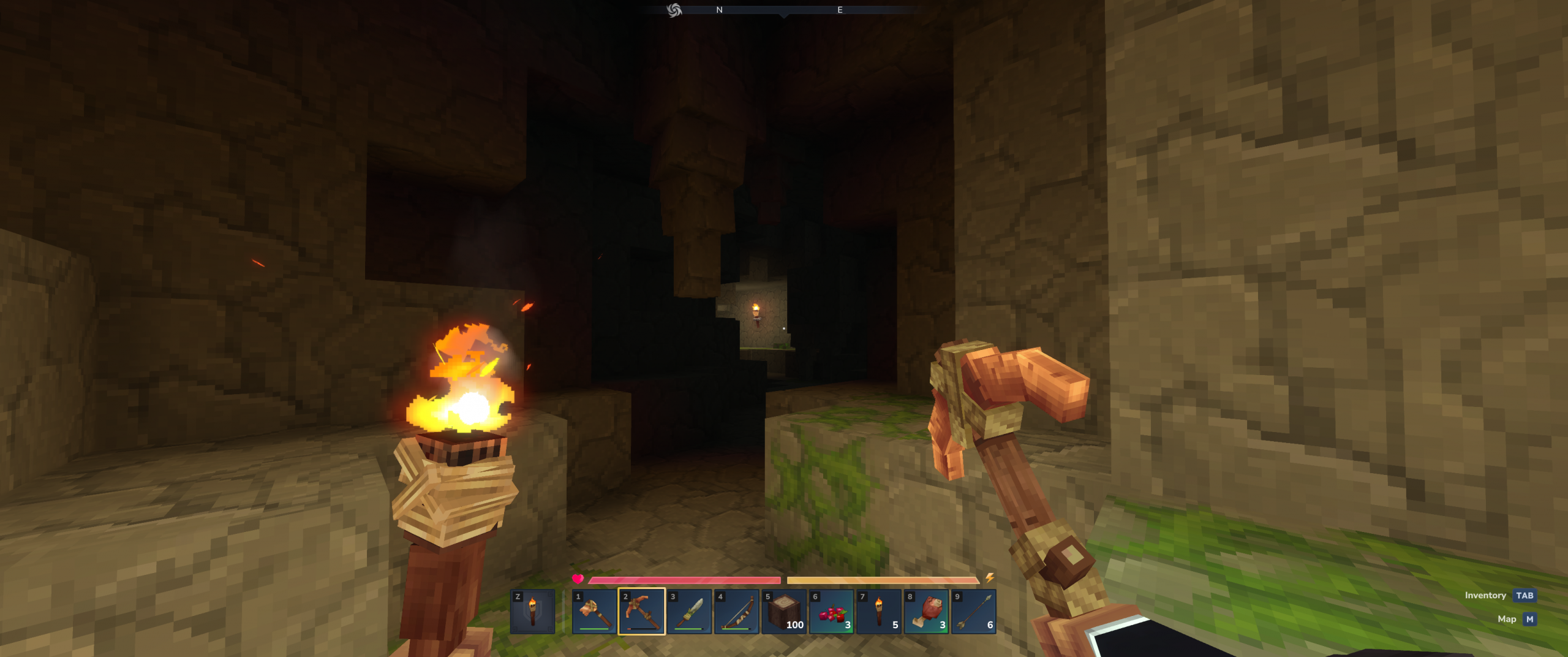Select the off-hand torch slot

click(532, 612)
